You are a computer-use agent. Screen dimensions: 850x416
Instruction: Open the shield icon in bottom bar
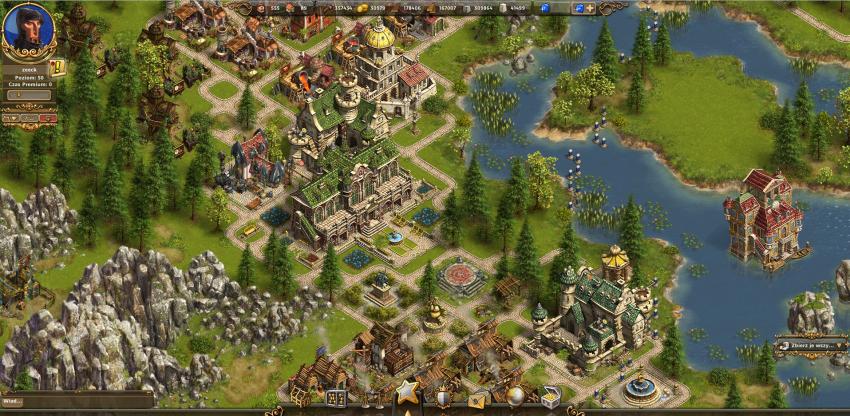tap(442, 399)
